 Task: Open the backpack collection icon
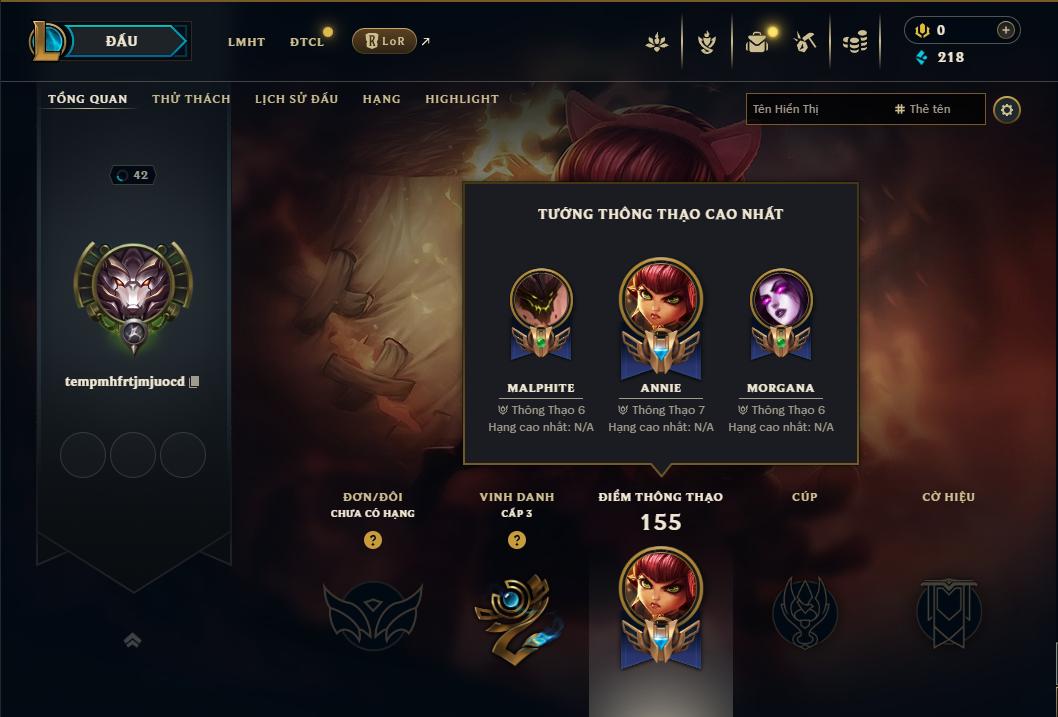coord(757,42)
